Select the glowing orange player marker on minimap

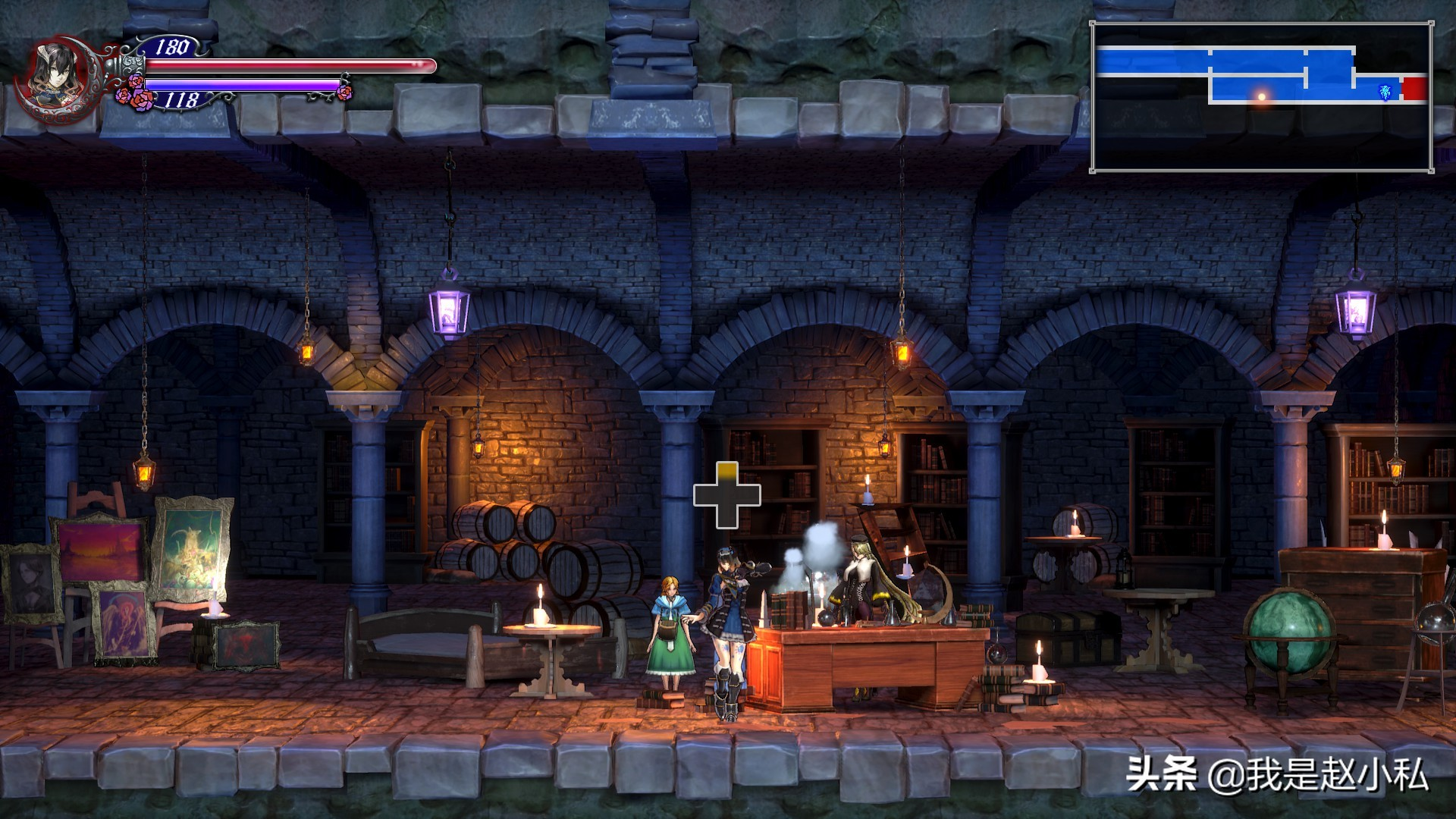point(1262,96)
